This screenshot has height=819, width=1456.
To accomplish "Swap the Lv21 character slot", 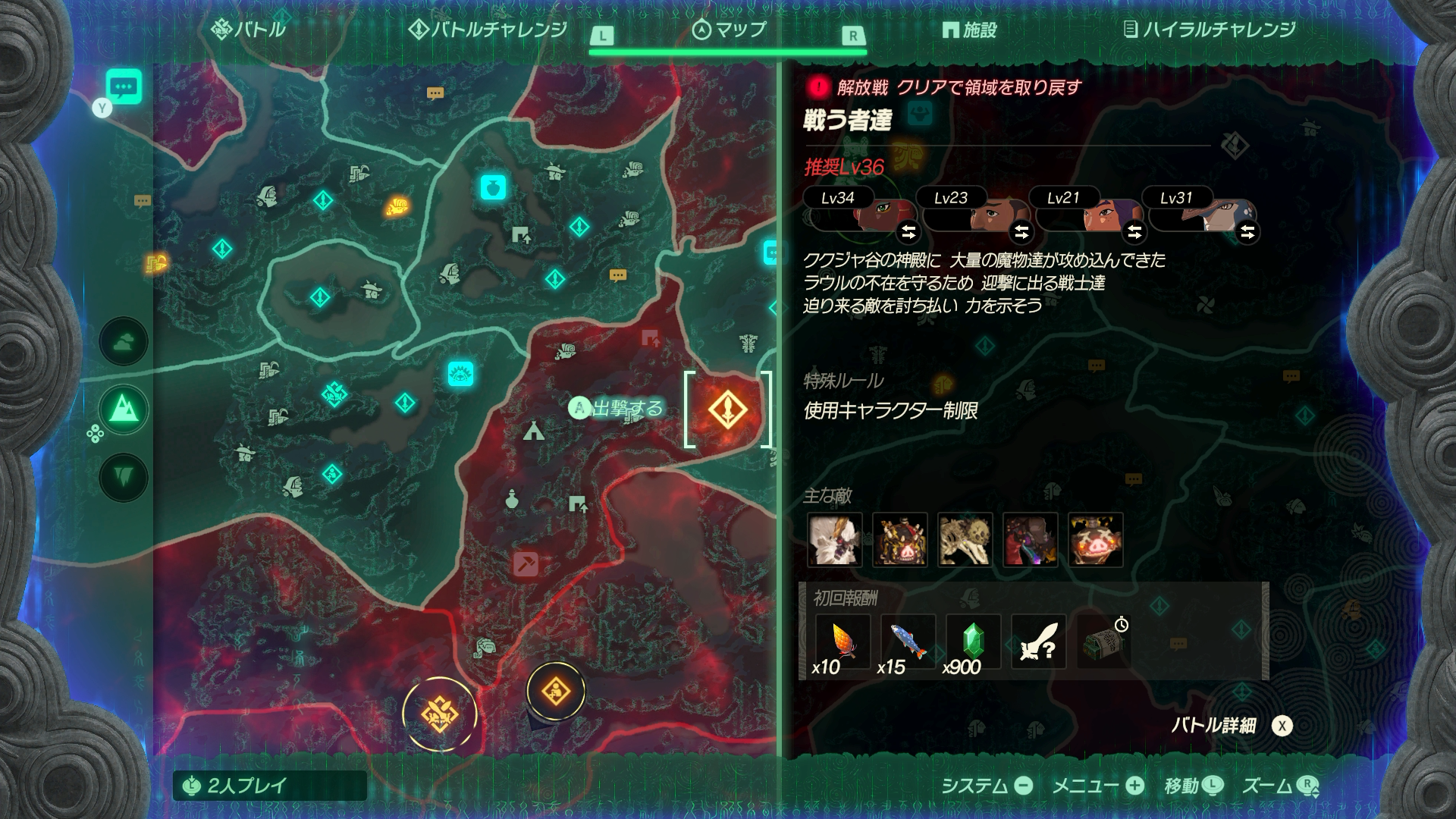I will pos(1134,231).
